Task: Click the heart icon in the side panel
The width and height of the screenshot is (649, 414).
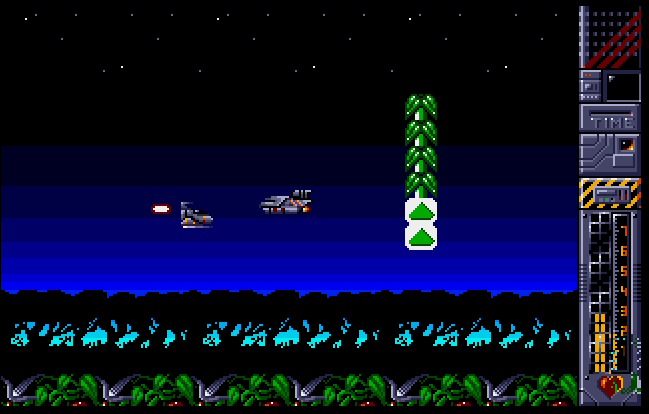Action: [x=608, y=384]
